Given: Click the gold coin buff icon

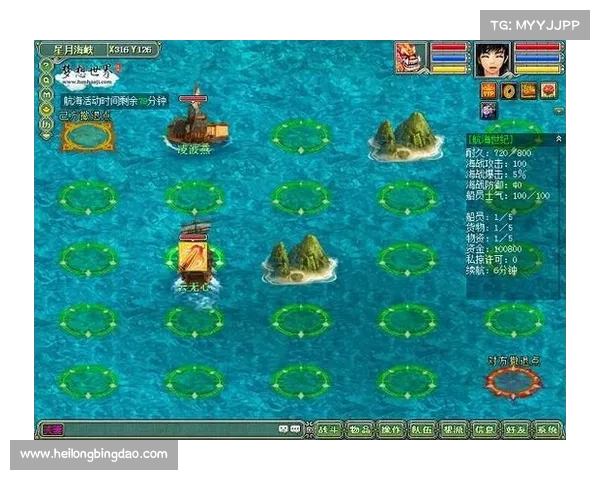Looking at the screenshot, I should [x=509, y=91].
